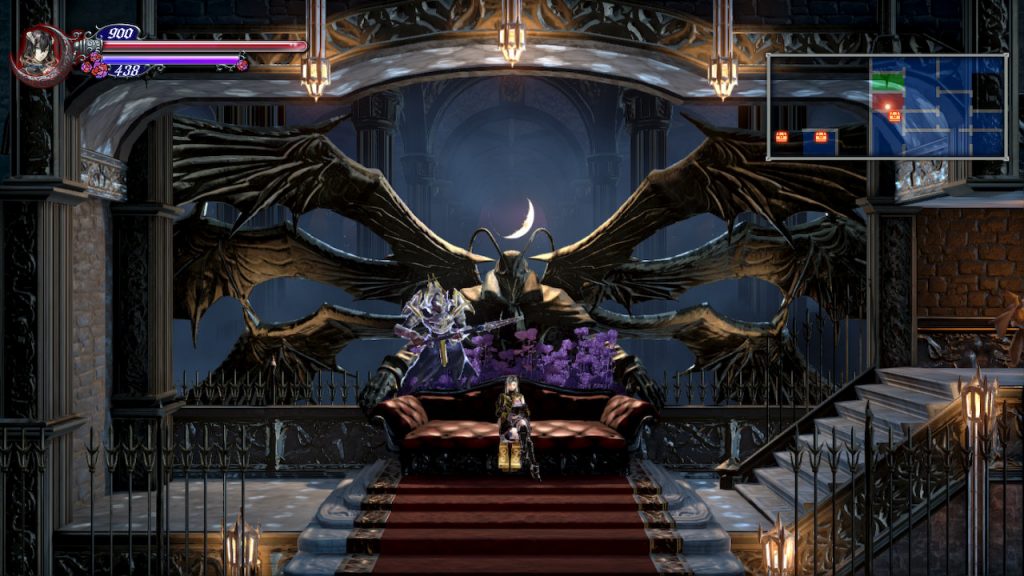The image size is (1024, 576).
Task: Open the castle minimap
Action: (x=886, y=107)
